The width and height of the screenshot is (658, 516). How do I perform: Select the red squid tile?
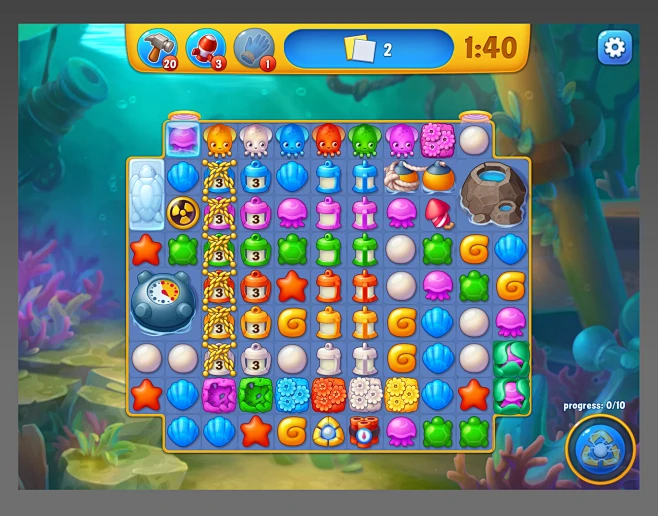[328, 140]
